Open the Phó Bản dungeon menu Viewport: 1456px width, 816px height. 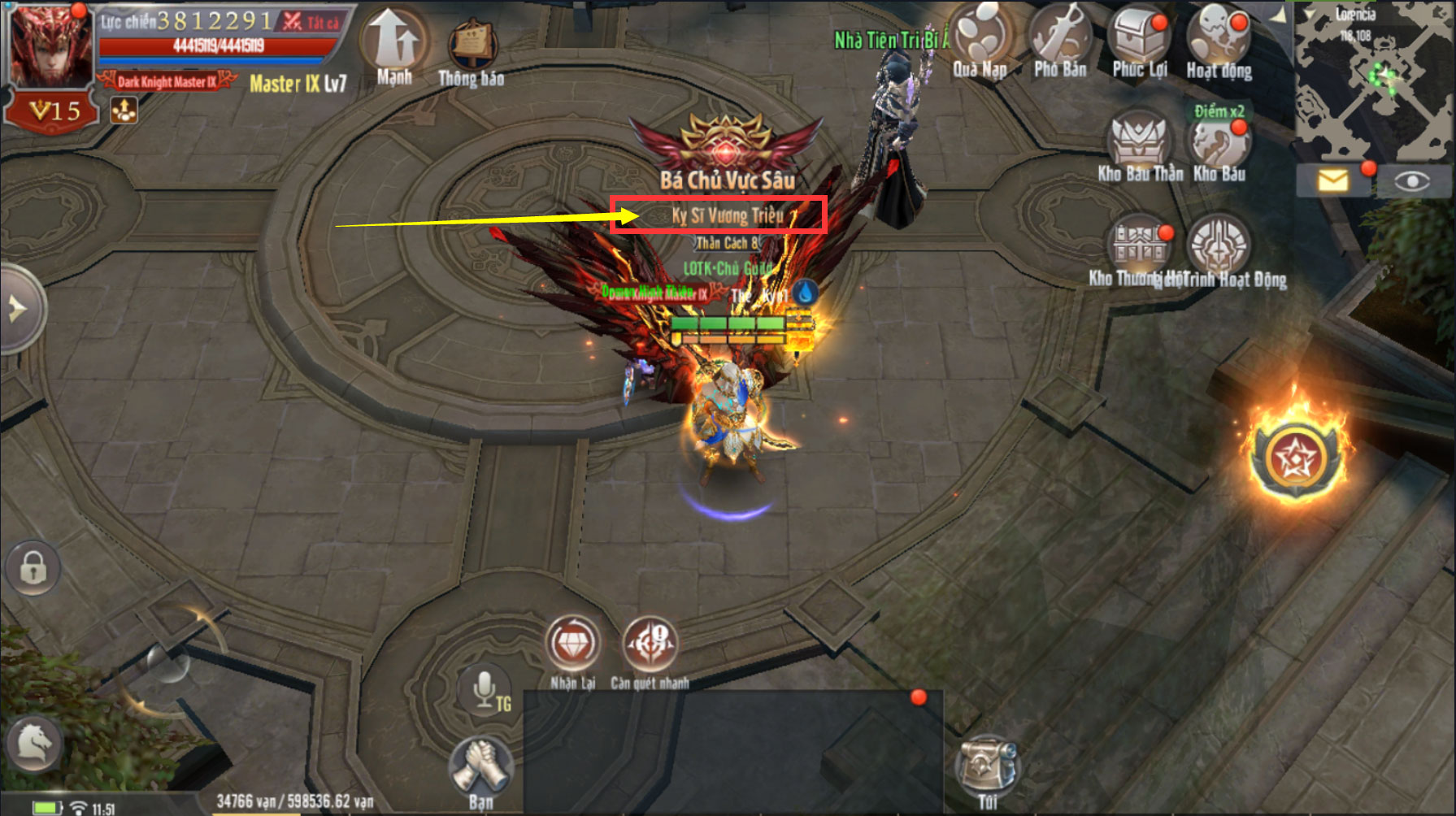[1060, 42]
